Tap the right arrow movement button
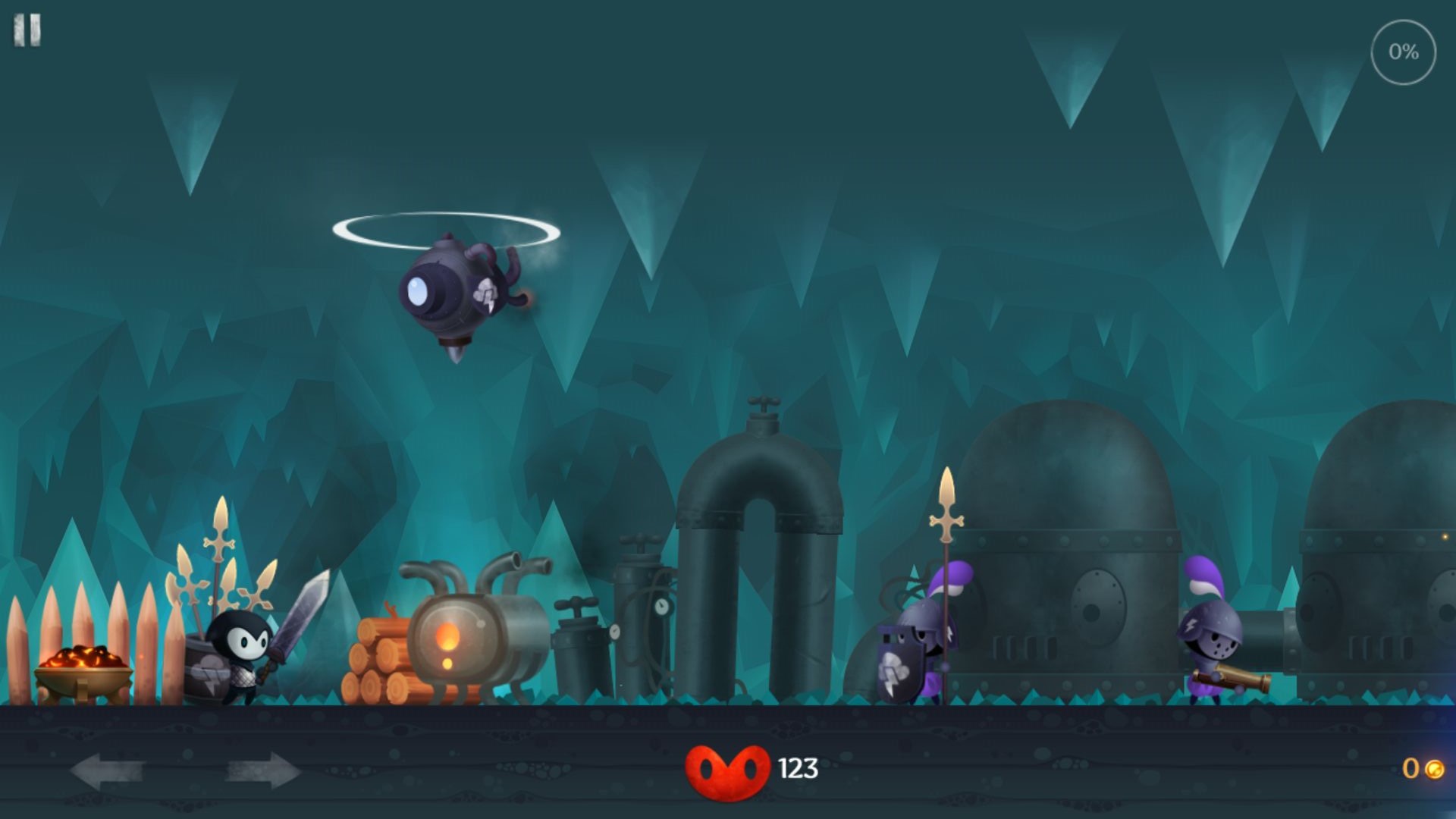The image size is (1456, 819). [262, 771]
